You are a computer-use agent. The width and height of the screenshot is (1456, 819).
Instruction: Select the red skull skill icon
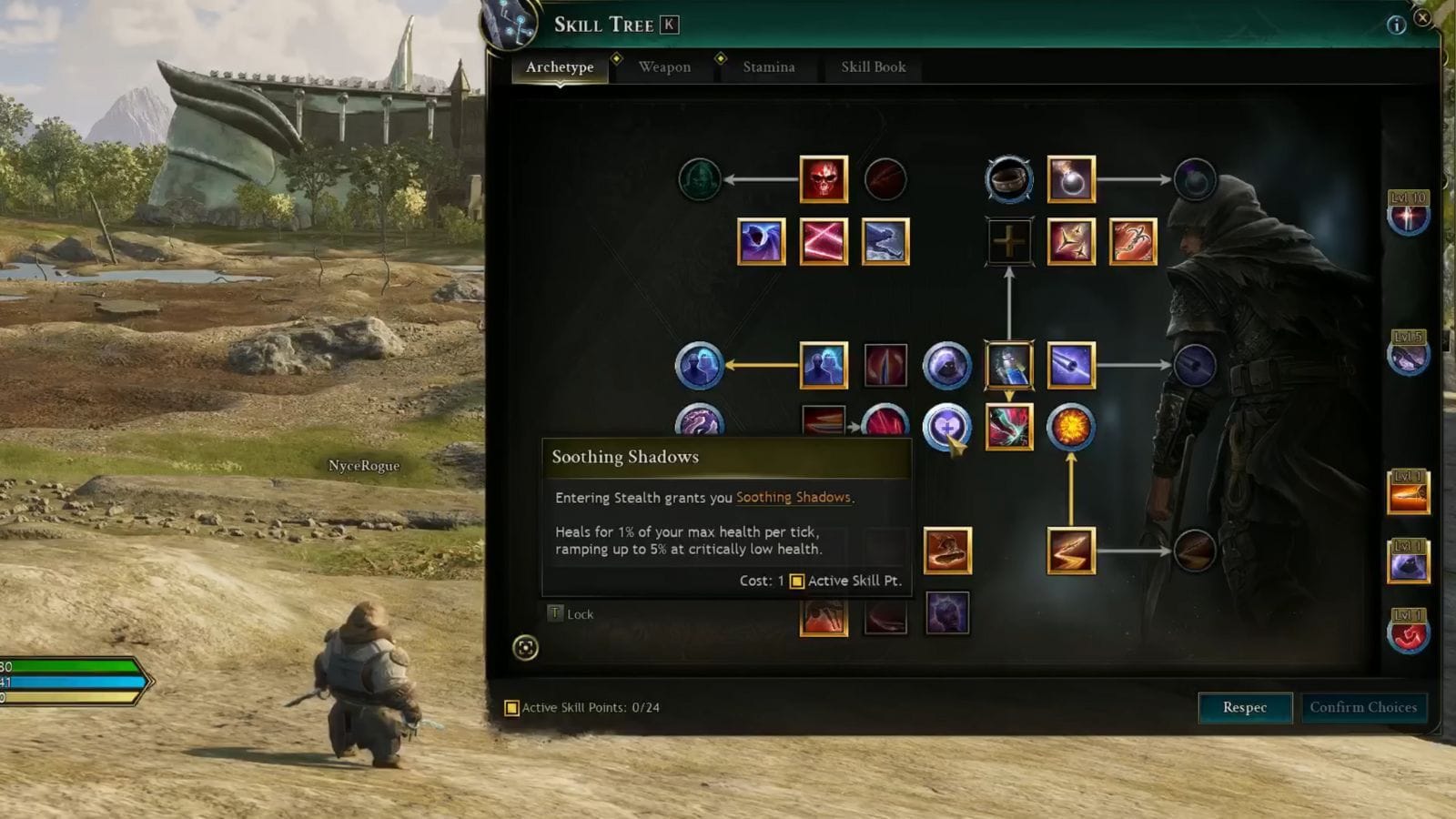(x=824, y=178)
